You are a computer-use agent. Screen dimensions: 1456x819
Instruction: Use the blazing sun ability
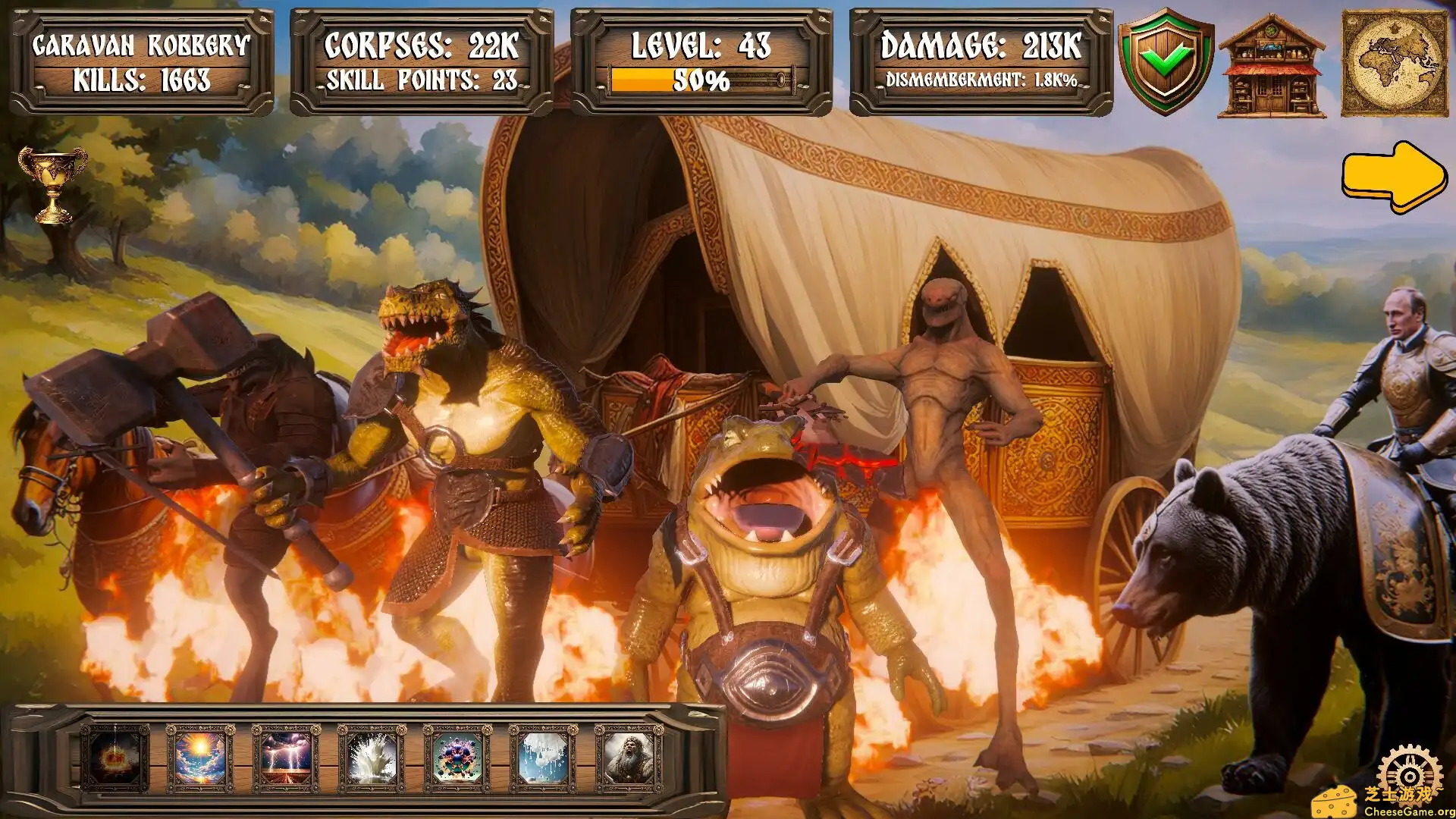(x=200, y=756)
